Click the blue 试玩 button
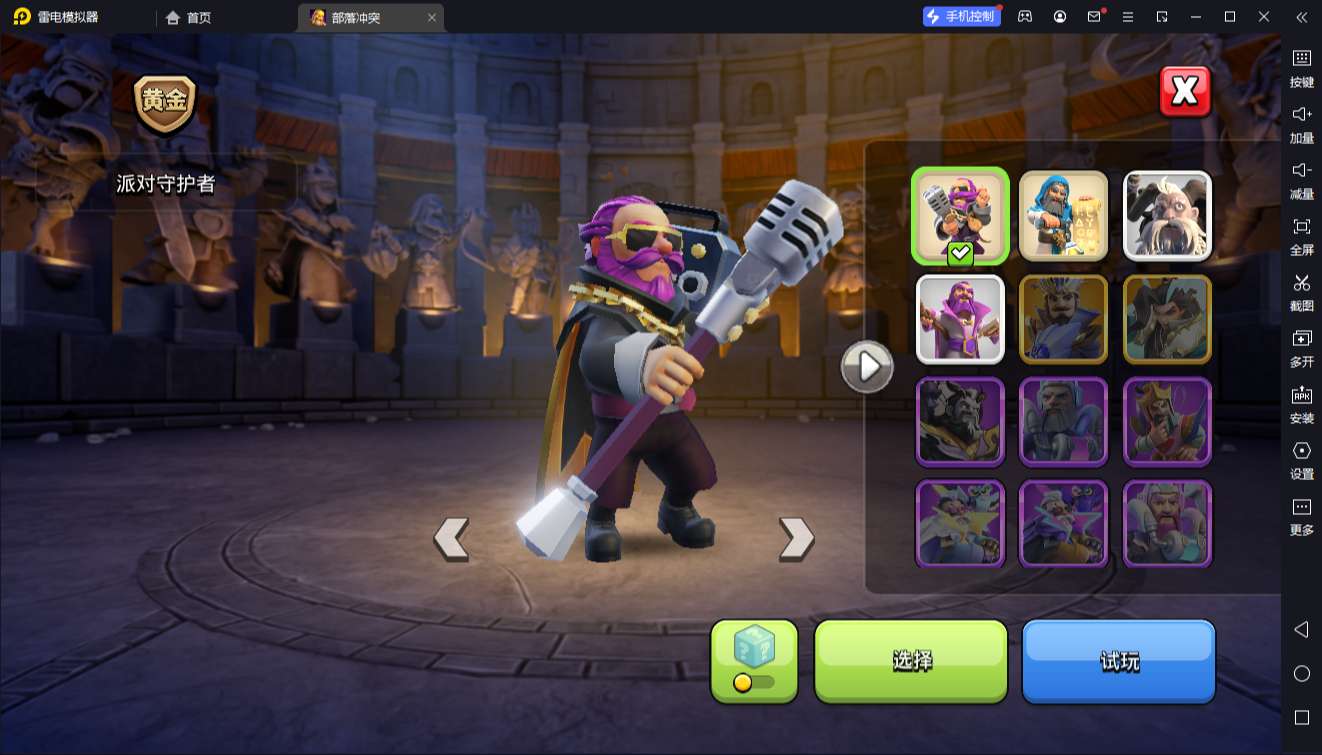Screen dimensions: 1322x755 pos(1118,660)
